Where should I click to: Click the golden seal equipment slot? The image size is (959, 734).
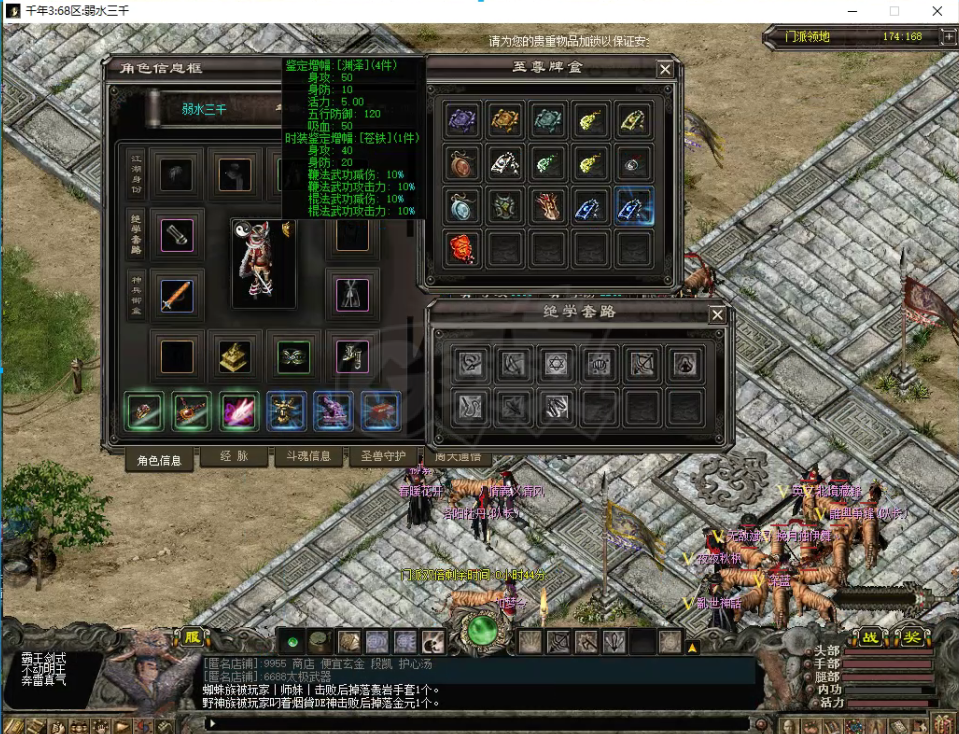click(x=235, y=355)
